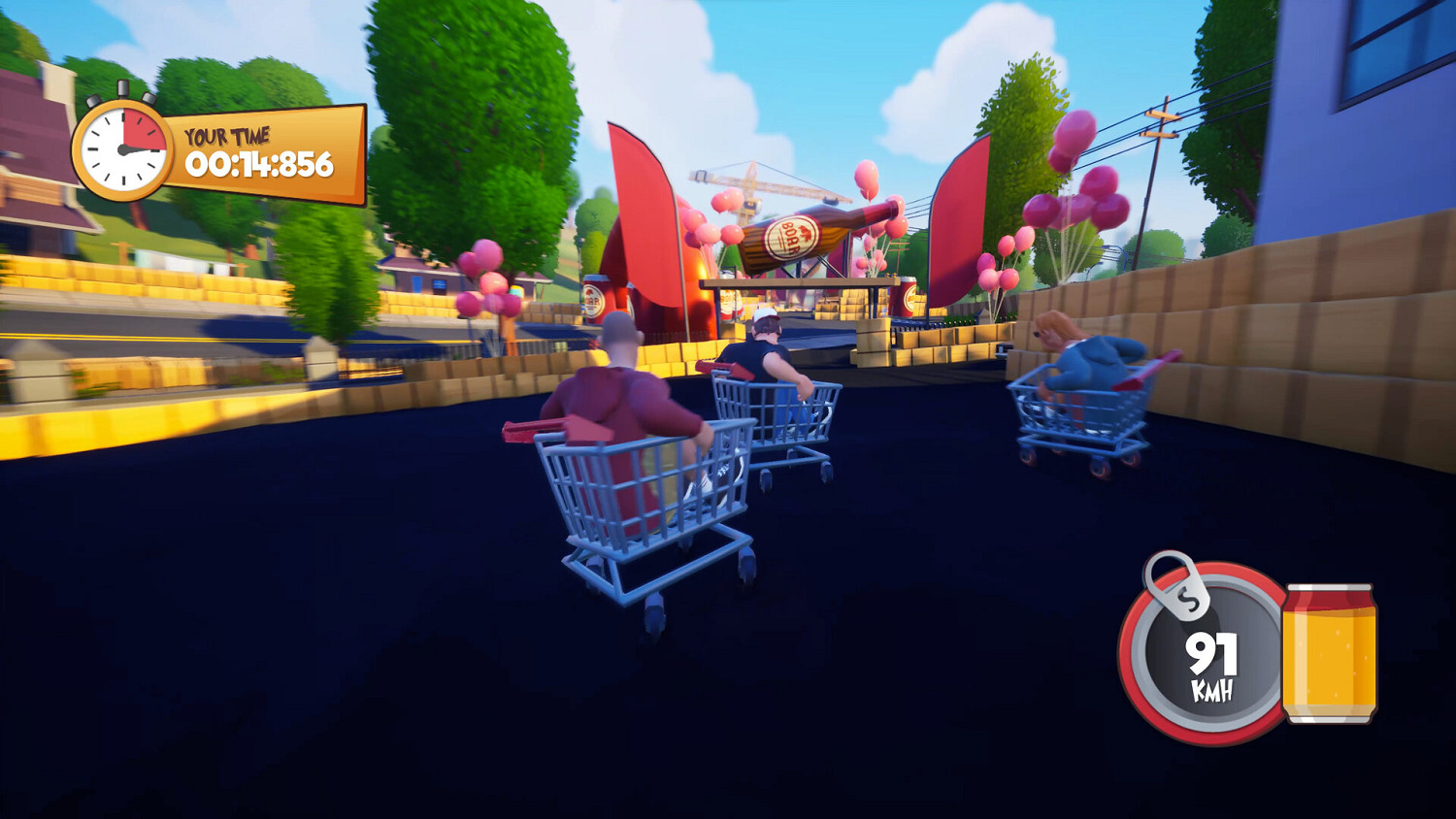This screenshot has width=1456, height=819.
Task: Click the 91 KMH speed readout
Action: [x=1213, y=665]
